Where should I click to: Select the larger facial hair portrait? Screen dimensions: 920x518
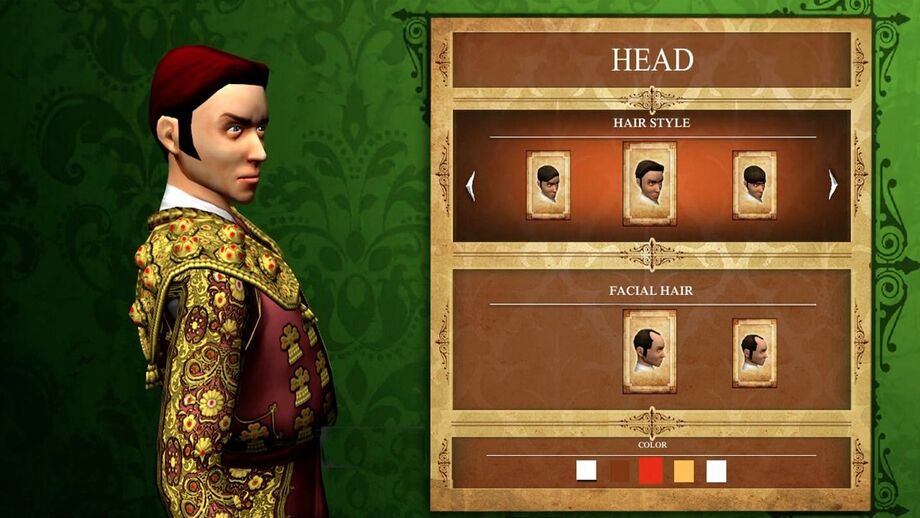[650, 351]
